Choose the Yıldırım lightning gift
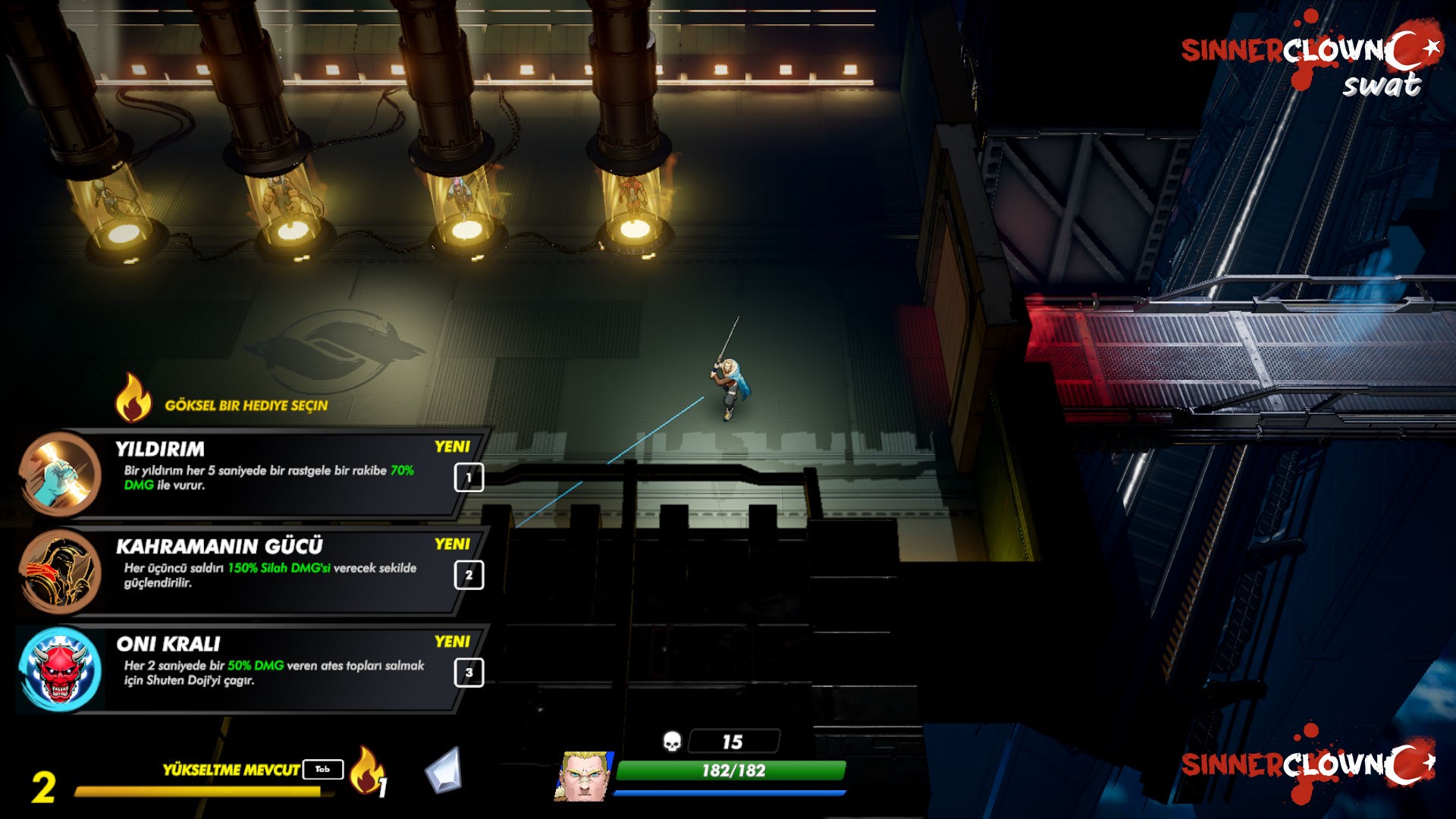The width and height of the screenshot is (1456, 819). (x=250, y=473)
